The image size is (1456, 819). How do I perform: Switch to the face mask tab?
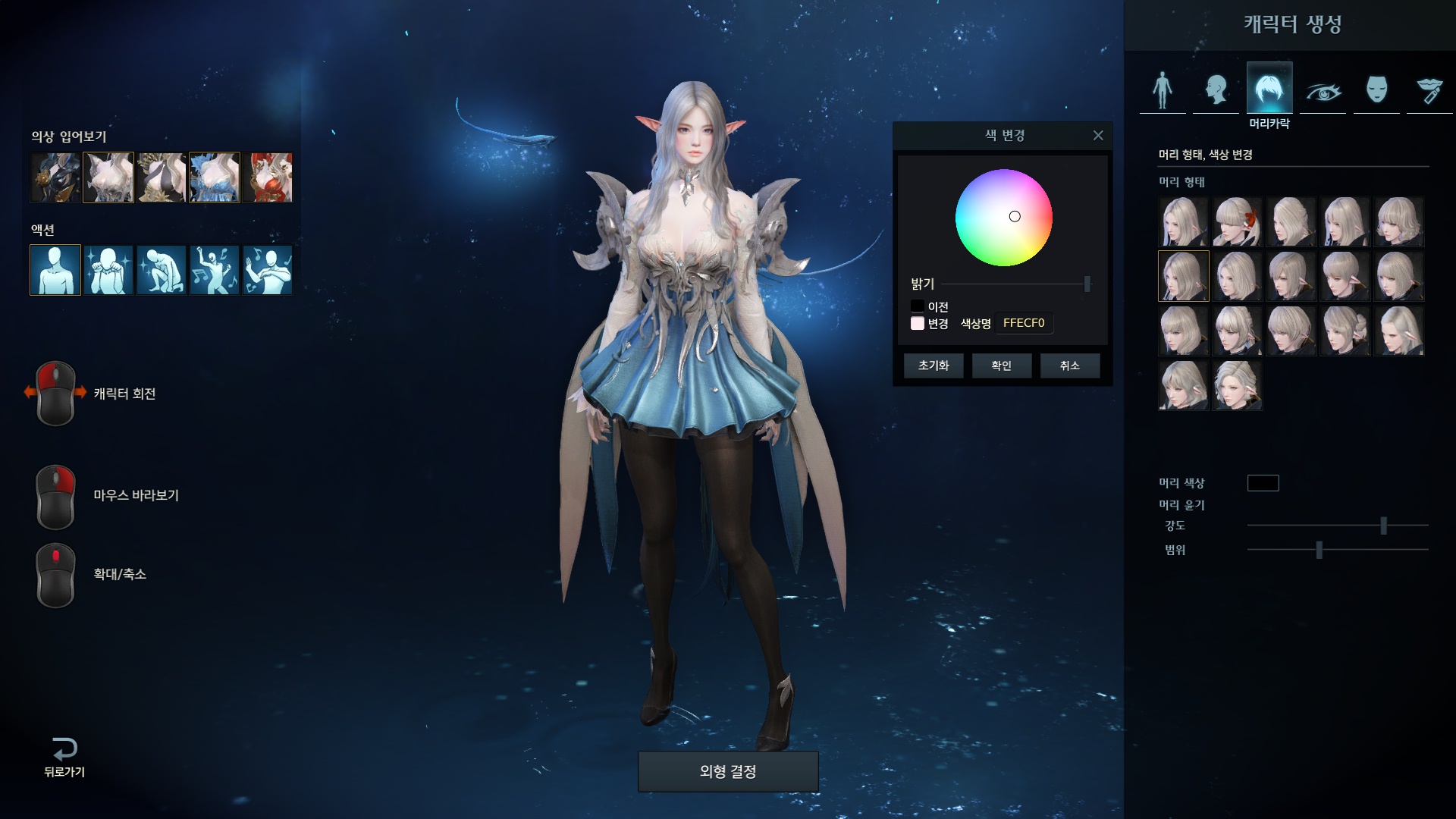coord(1376,89)
